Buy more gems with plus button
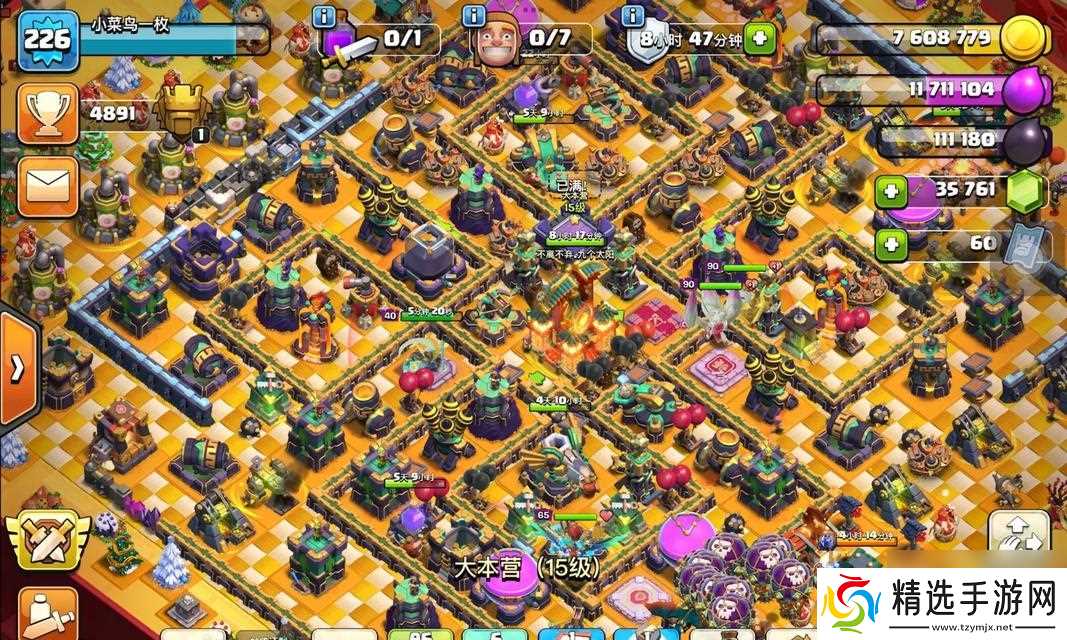Screen dimensions: 1067x640 click(x=892, y=190)
